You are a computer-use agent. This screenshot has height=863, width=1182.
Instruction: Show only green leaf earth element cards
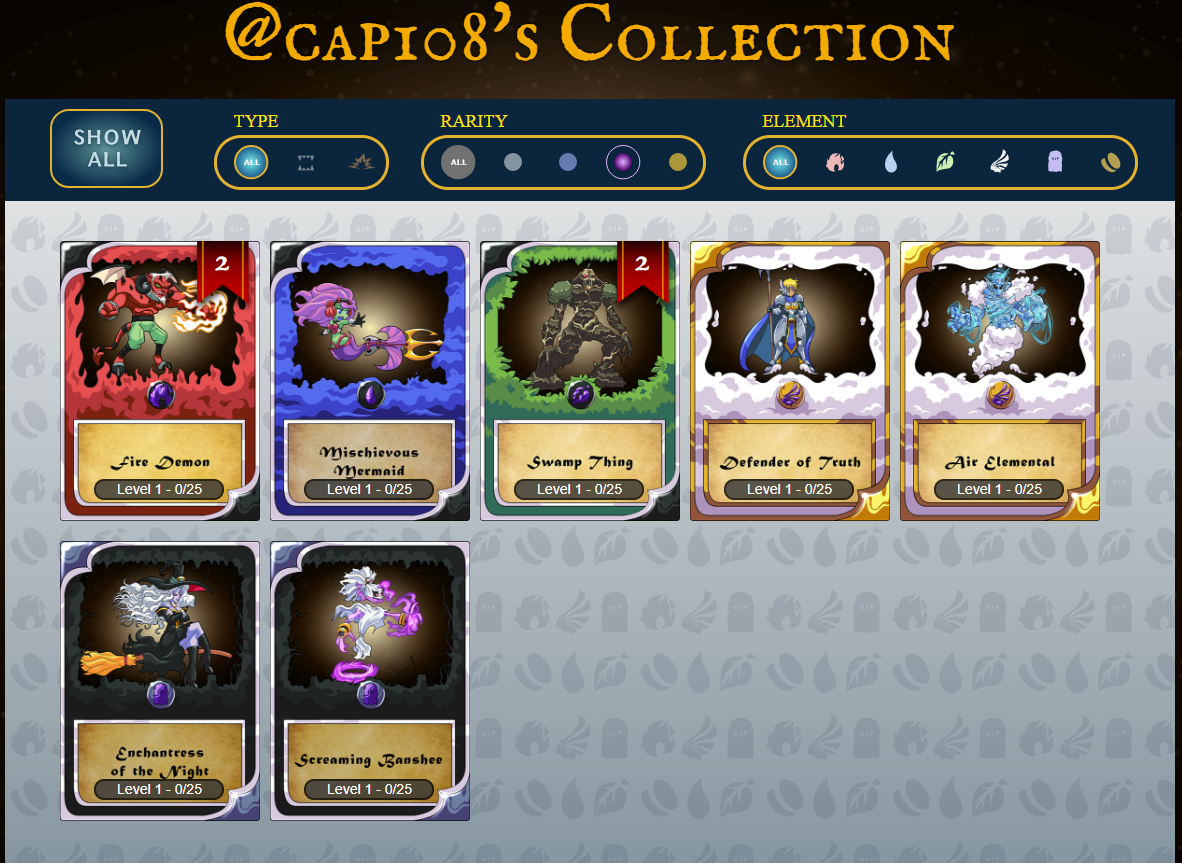click(945, 162)
